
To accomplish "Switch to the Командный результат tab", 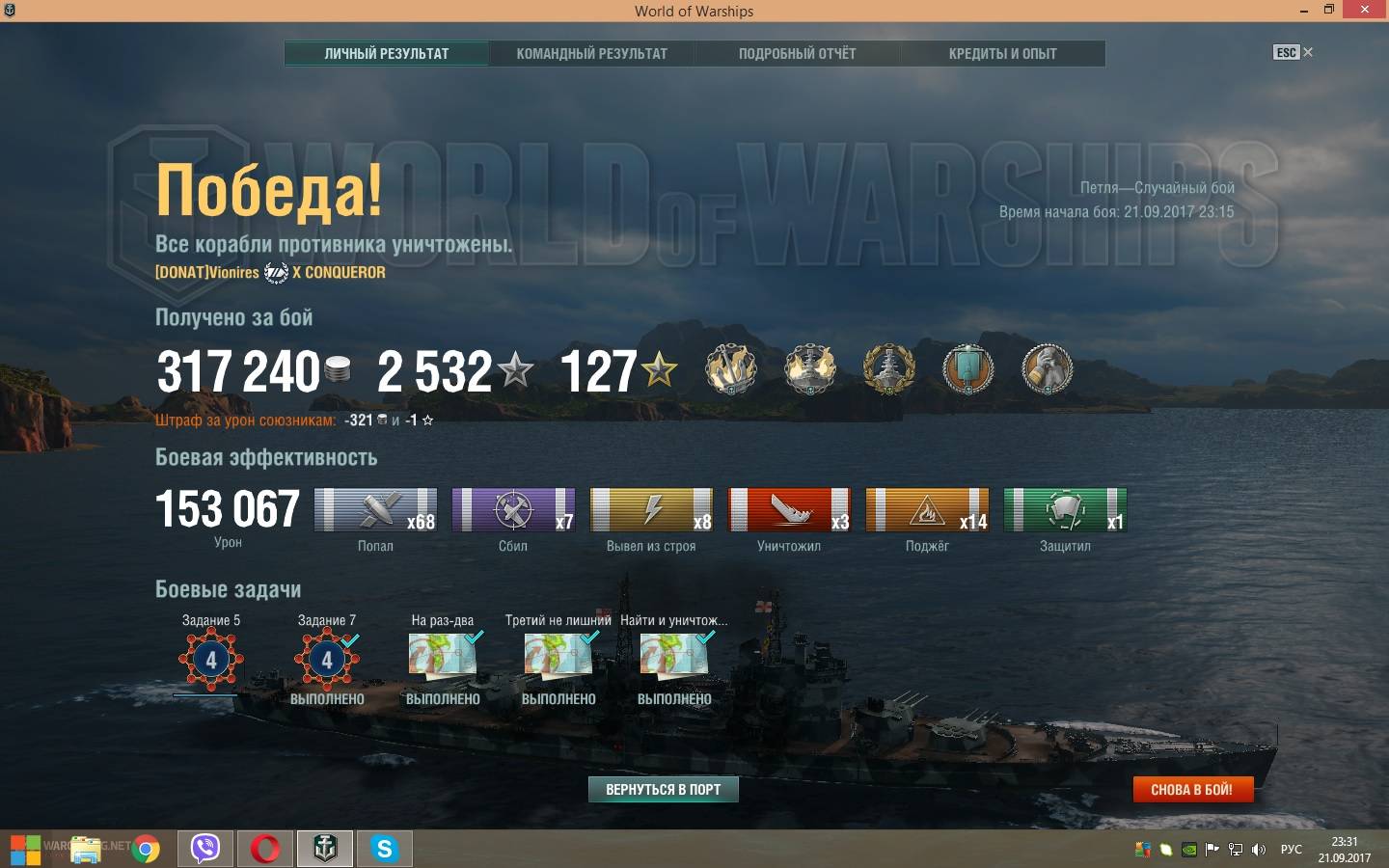I will pyautogui.click(x=591, y=54).
